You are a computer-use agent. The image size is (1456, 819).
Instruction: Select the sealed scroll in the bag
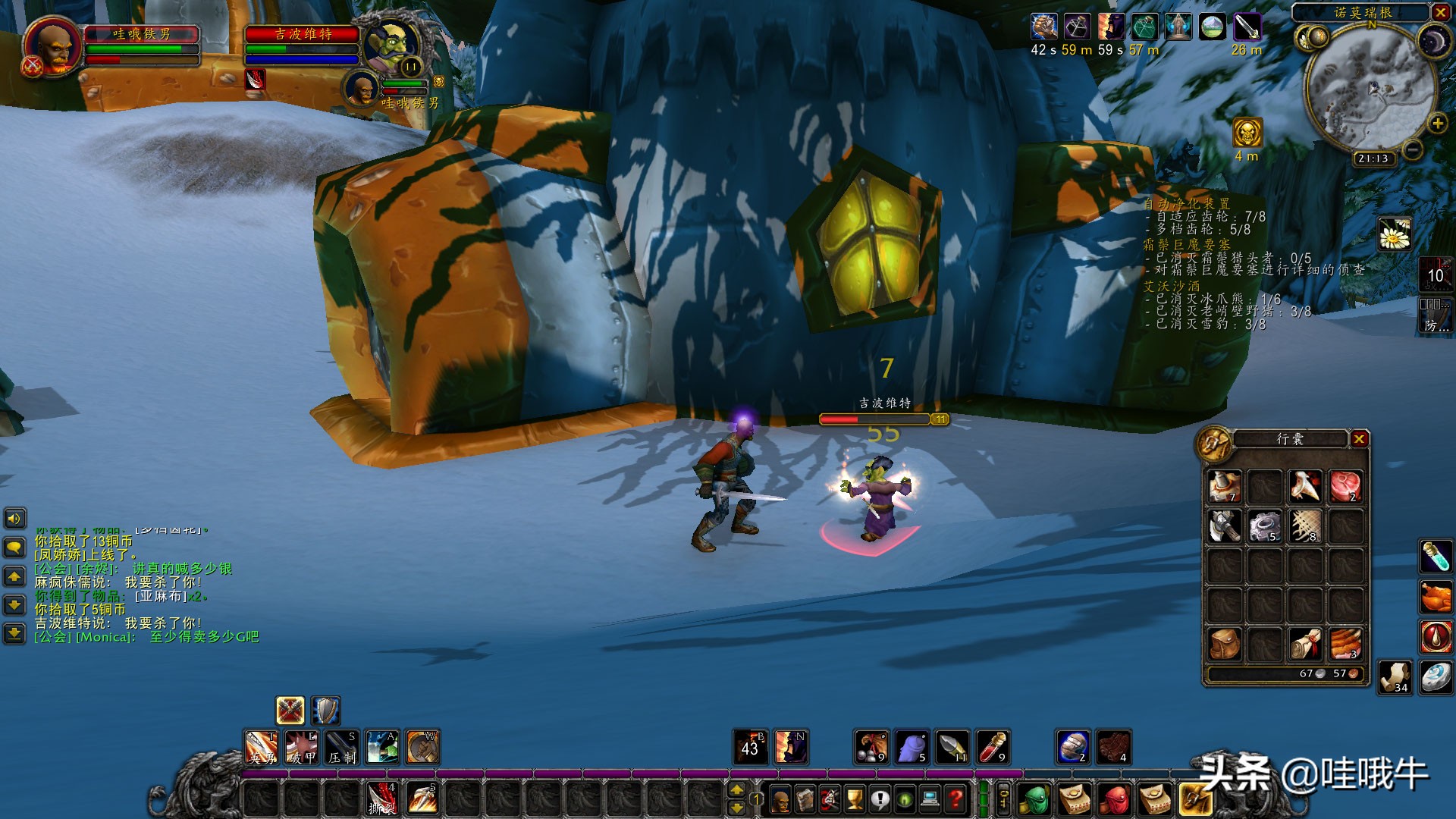[1304, 644]
